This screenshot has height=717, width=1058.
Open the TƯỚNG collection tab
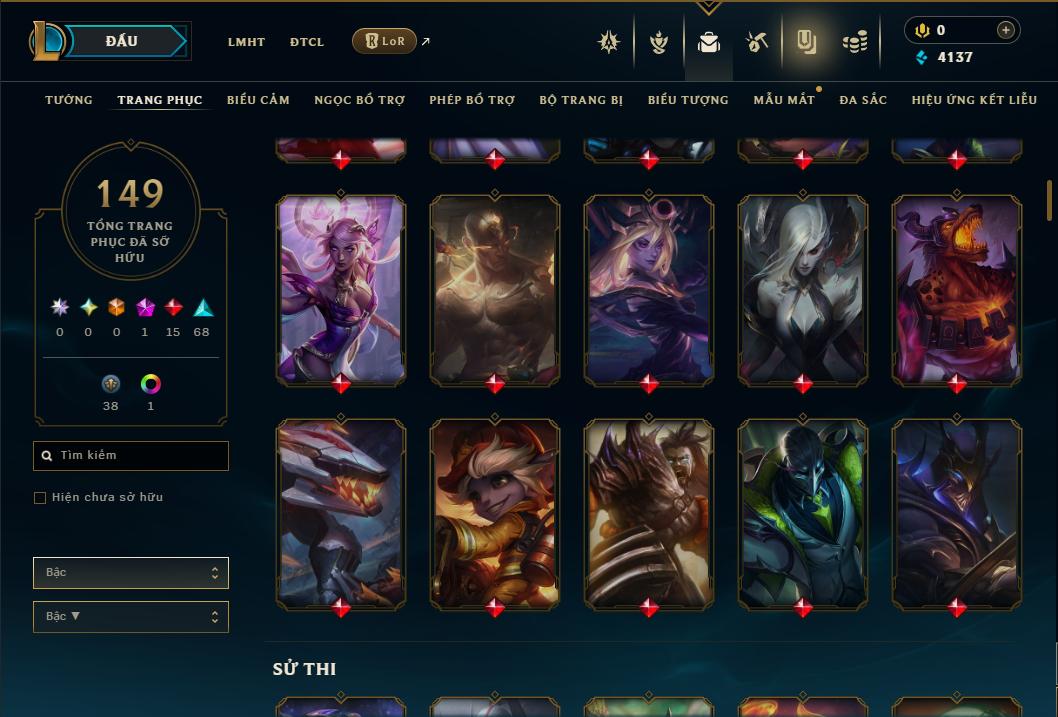(x=69, y=100)
